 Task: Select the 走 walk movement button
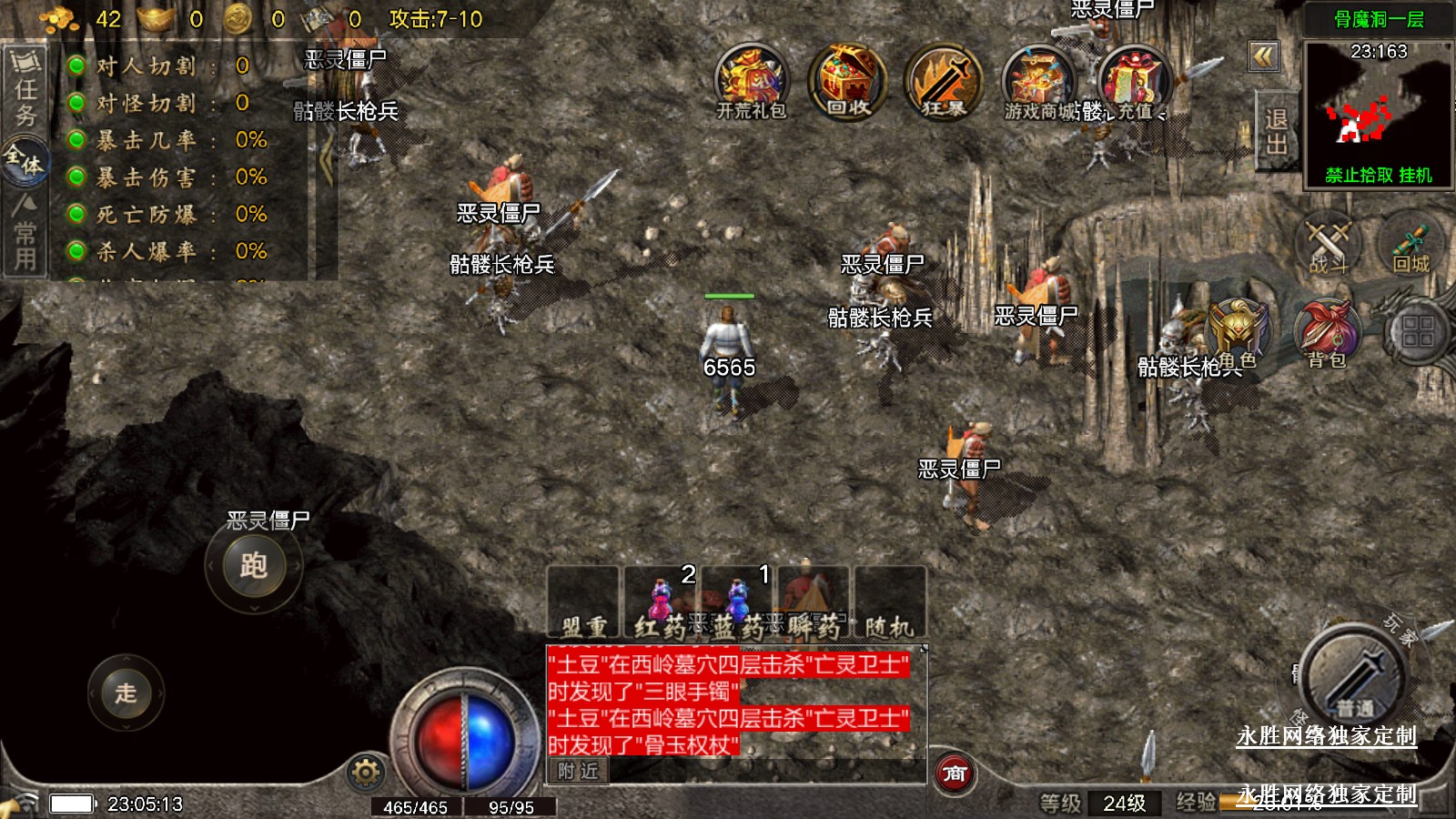(x=126, y=693)
